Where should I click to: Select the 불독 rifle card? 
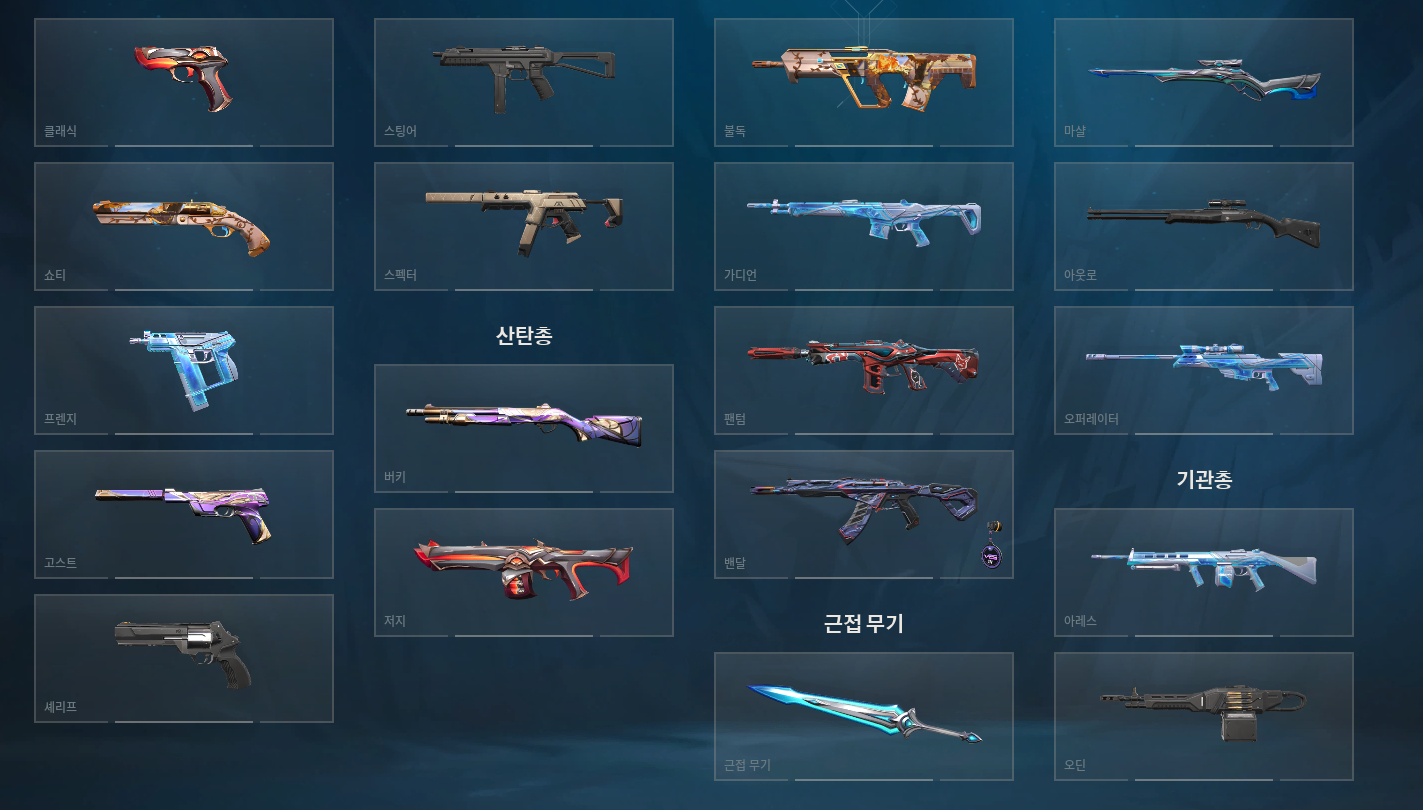pyautogui.click(x=864, y=82)
